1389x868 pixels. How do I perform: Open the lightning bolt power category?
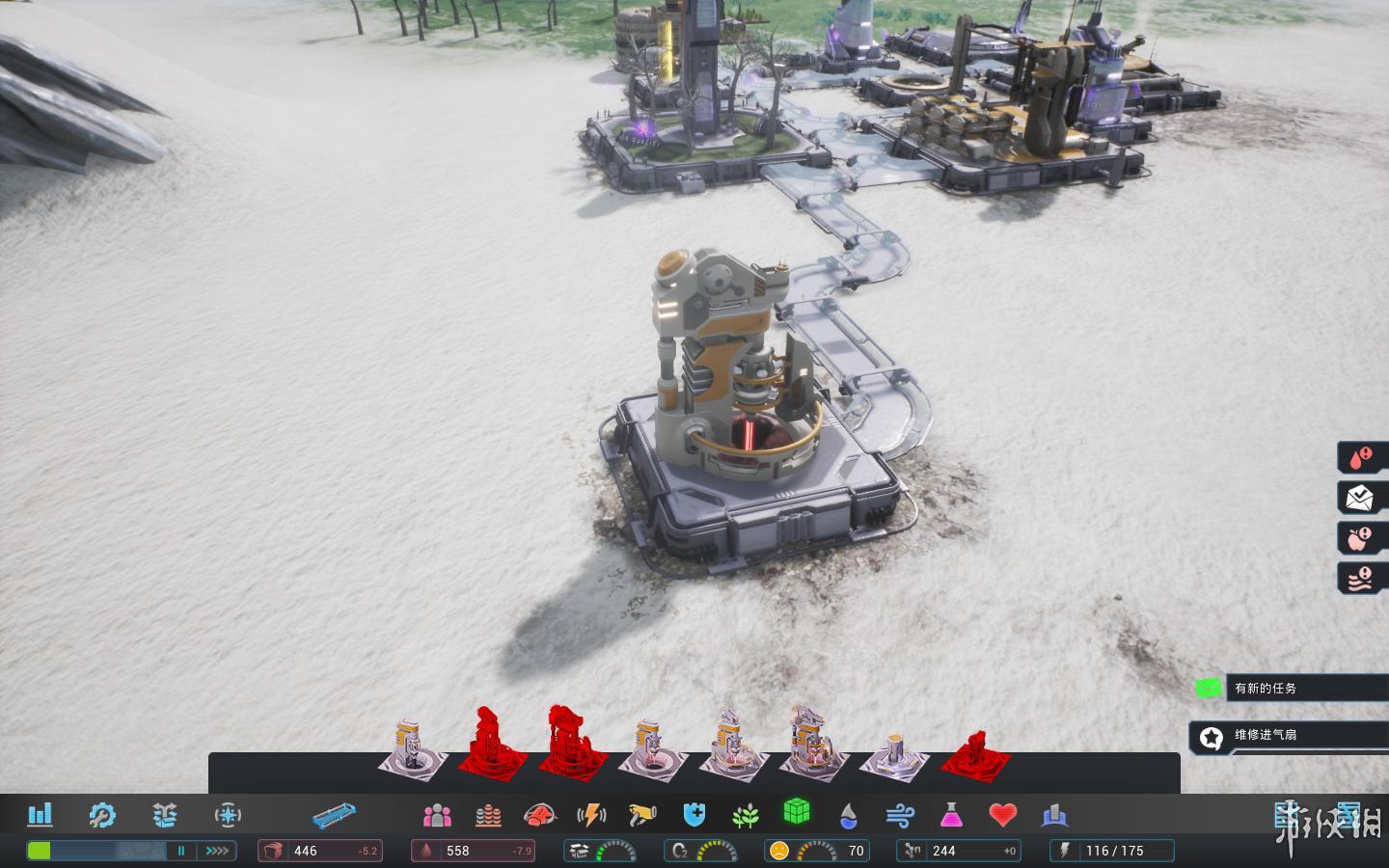coord(591,816)
